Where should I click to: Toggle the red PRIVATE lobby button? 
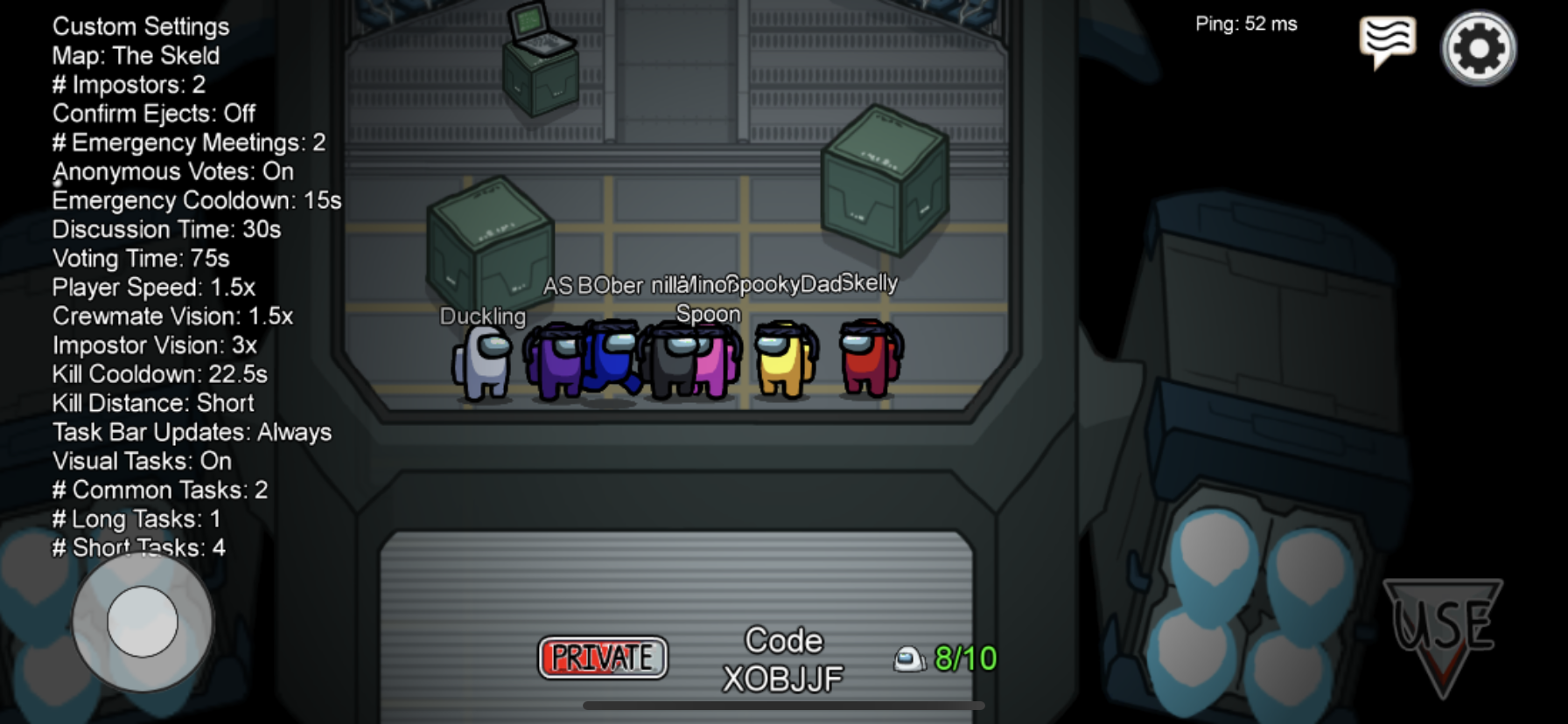click(x=602, y=658)
